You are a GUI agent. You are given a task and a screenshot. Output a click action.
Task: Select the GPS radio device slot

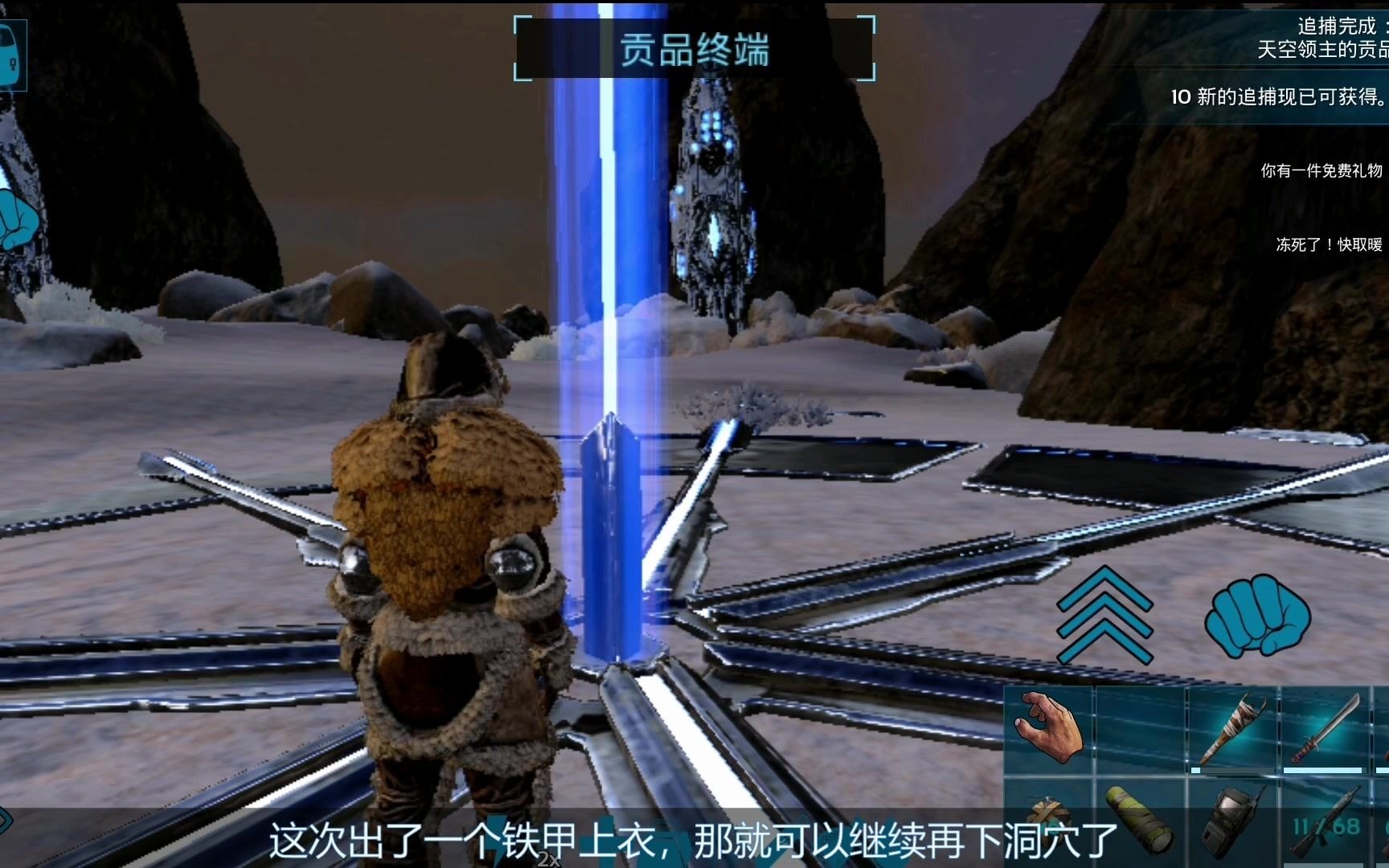tap(1232, 821)
